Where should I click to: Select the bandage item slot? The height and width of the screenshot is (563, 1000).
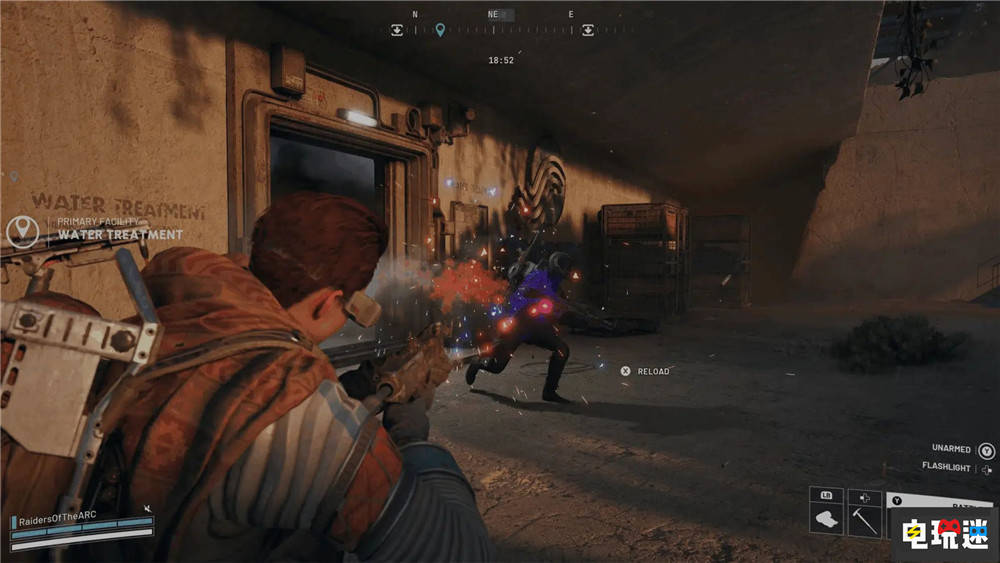pos(826,520)
